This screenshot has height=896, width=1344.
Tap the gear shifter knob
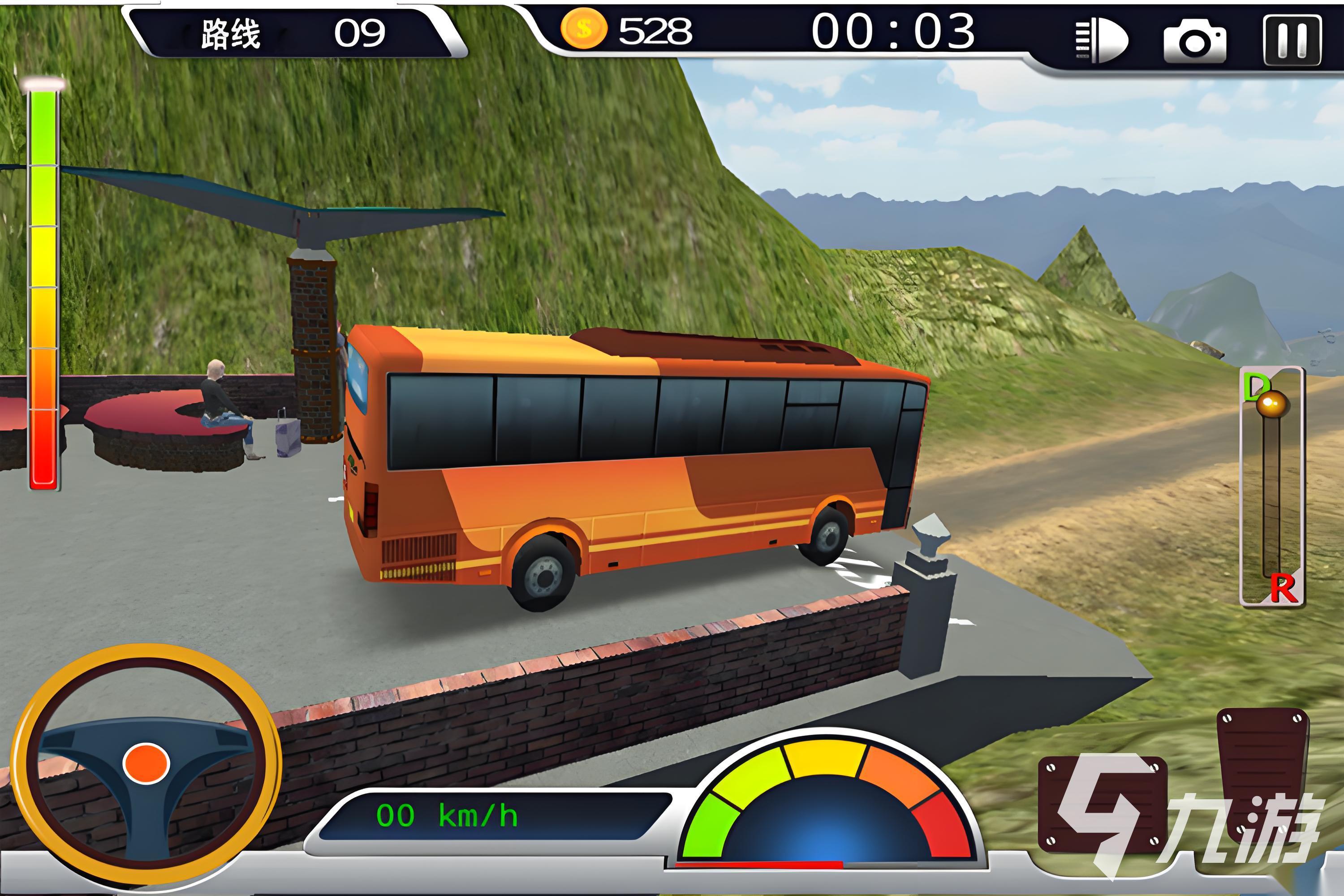coord(1271,405)
